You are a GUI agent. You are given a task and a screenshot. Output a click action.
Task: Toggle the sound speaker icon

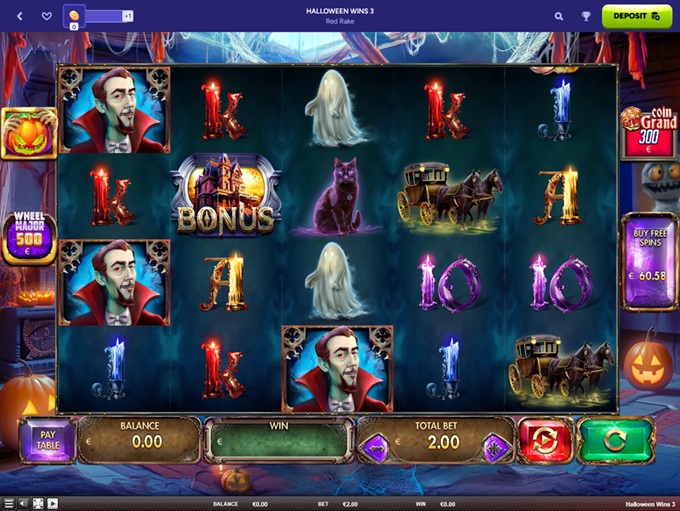click(x=23, y=503)
